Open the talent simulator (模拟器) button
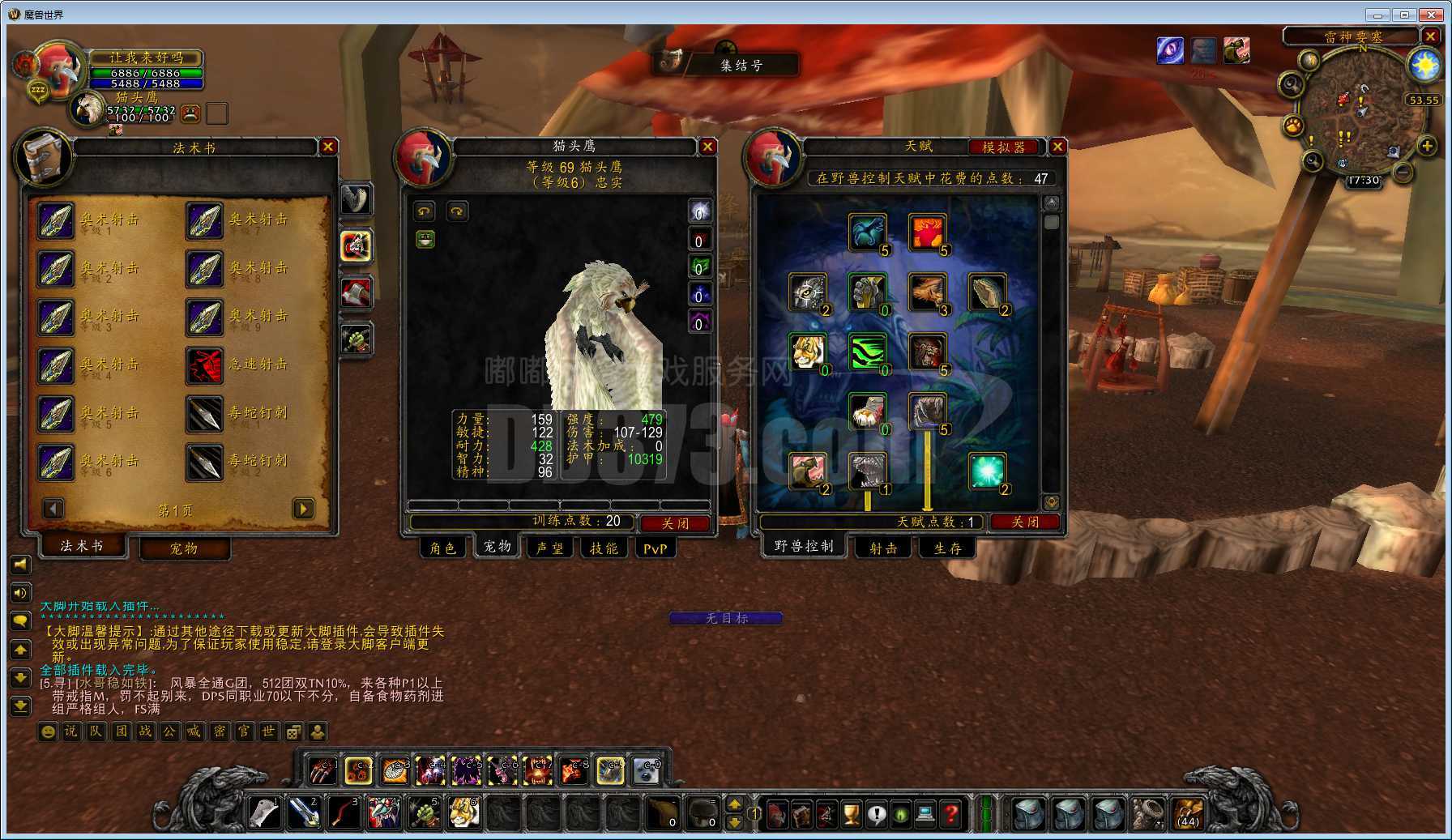 point(1004,147)
